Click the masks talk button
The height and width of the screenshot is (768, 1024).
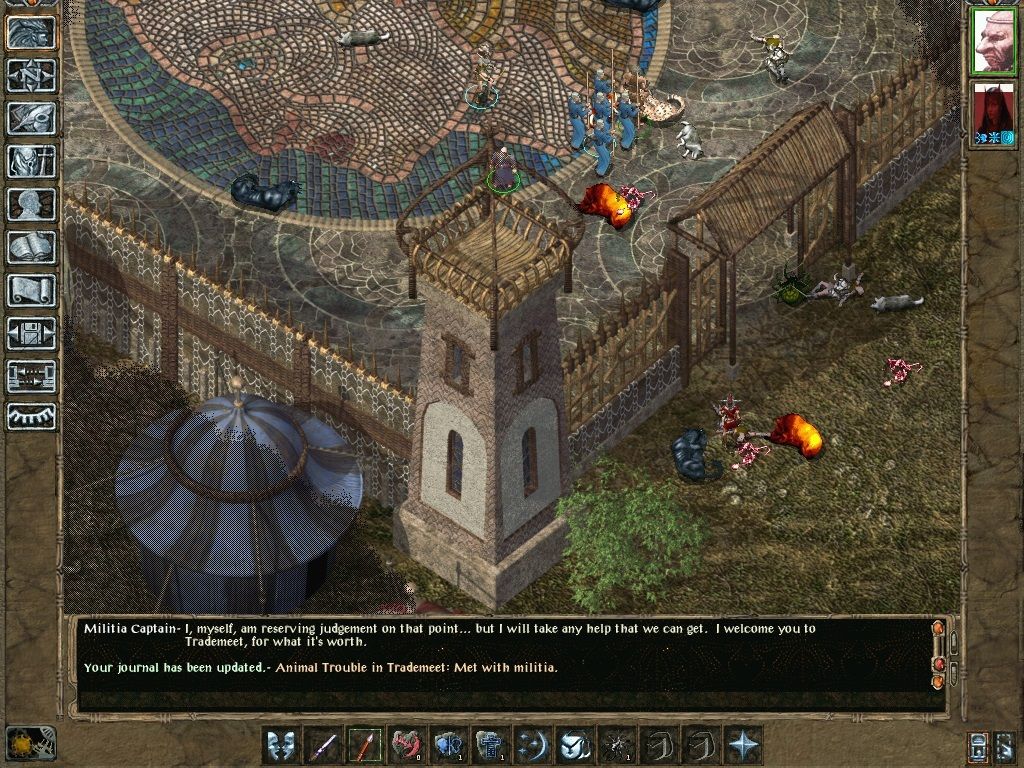pyautogui.click(x=281, y=745)
